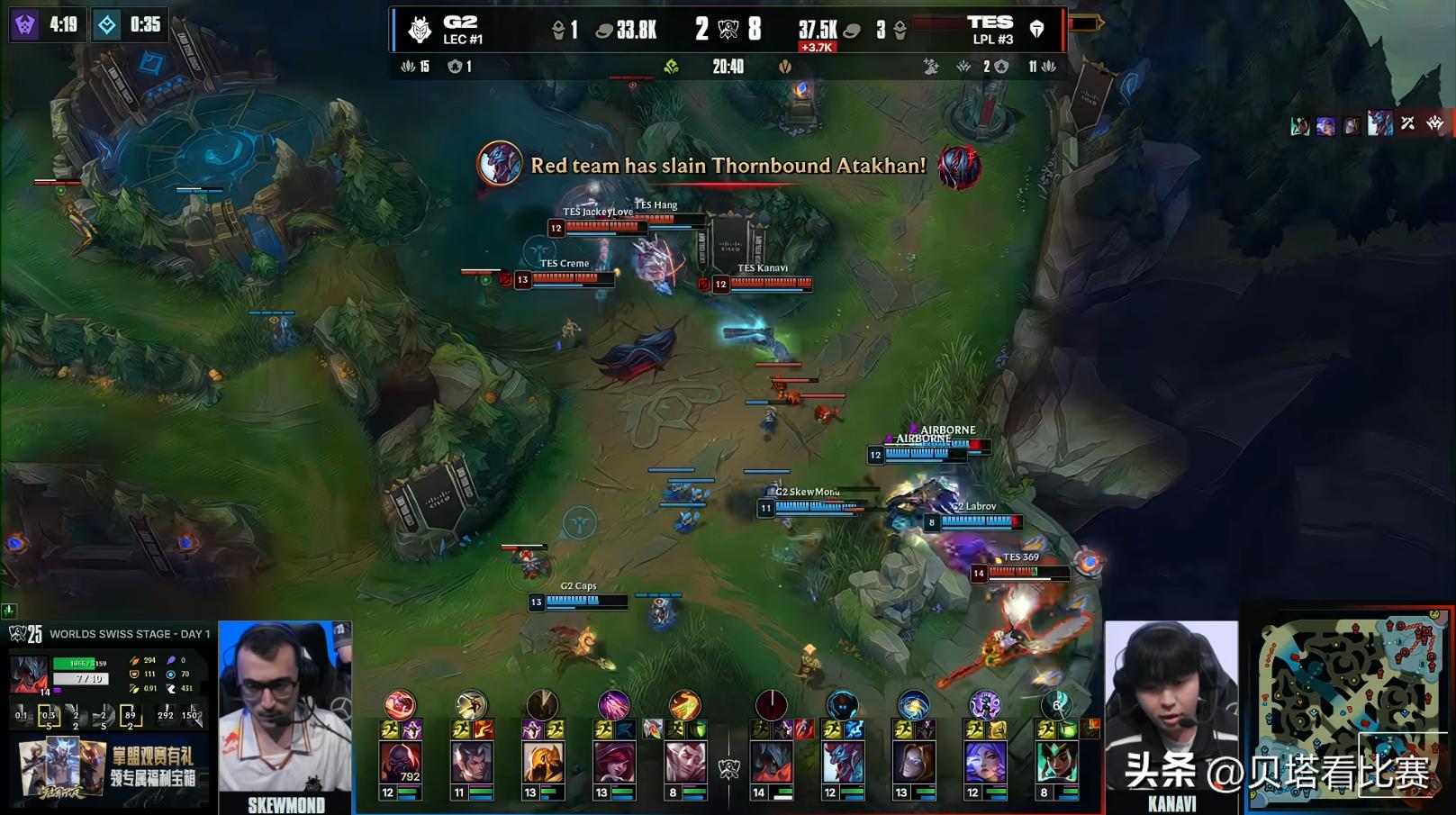The height and width of the screenshot is (815, 1456).
Task: Click the Sion portrait showing 792
Action: pos(400,762)
